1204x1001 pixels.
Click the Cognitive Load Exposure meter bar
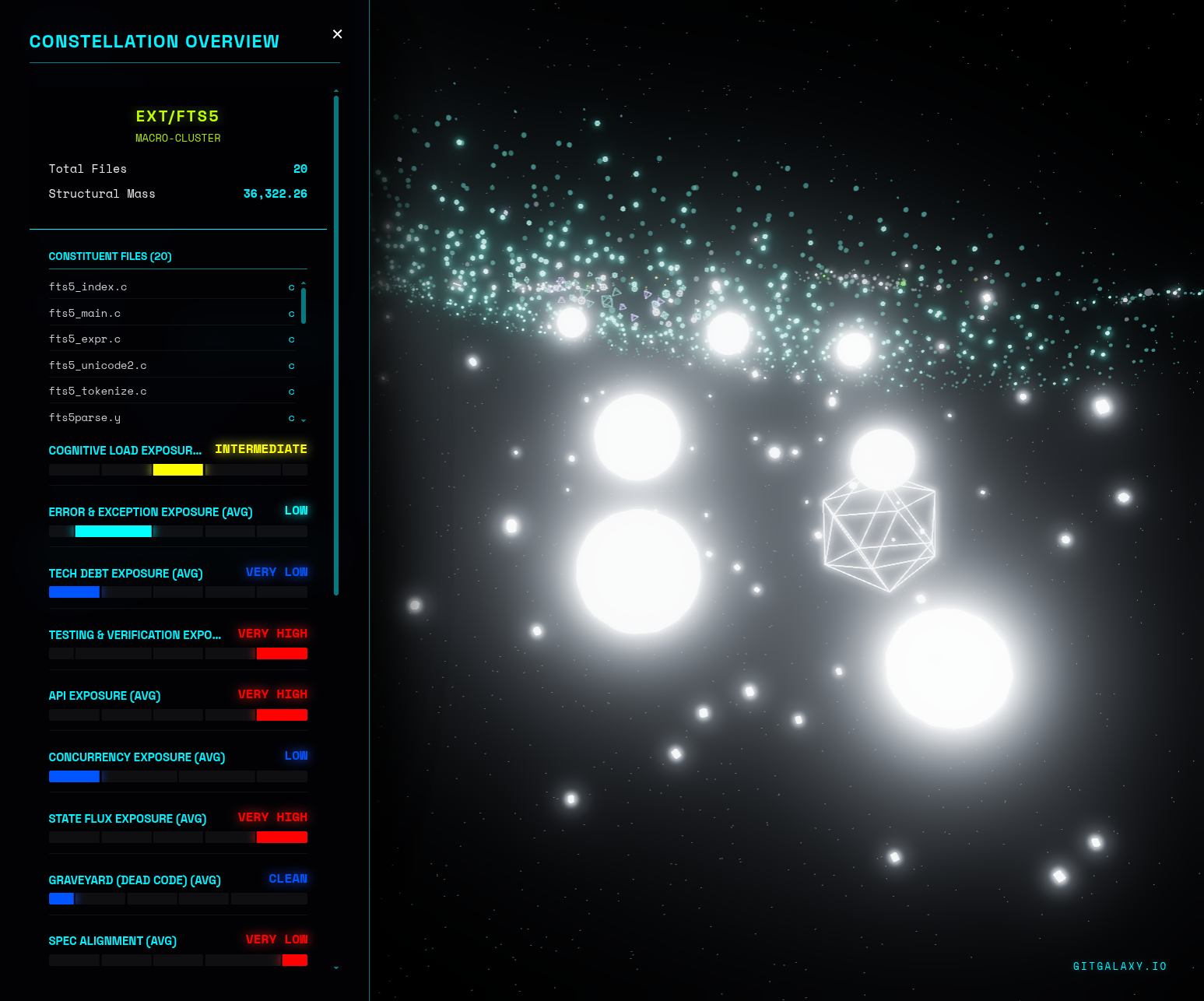(177, 469)
